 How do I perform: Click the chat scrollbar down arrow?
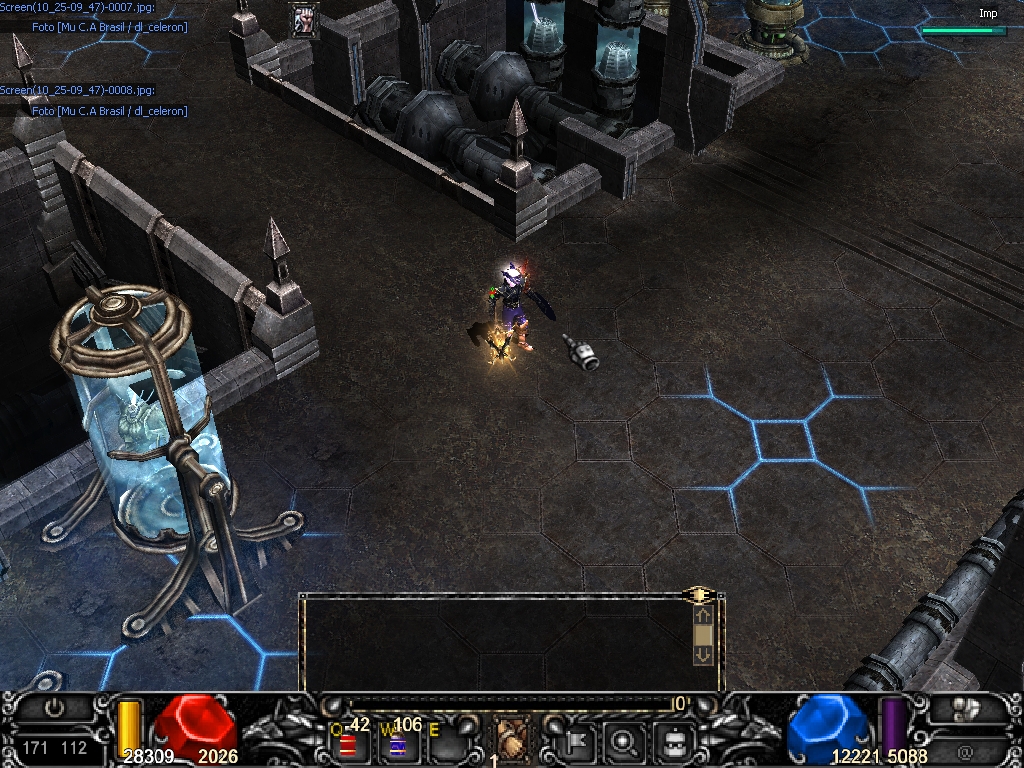tap(702, 654)
